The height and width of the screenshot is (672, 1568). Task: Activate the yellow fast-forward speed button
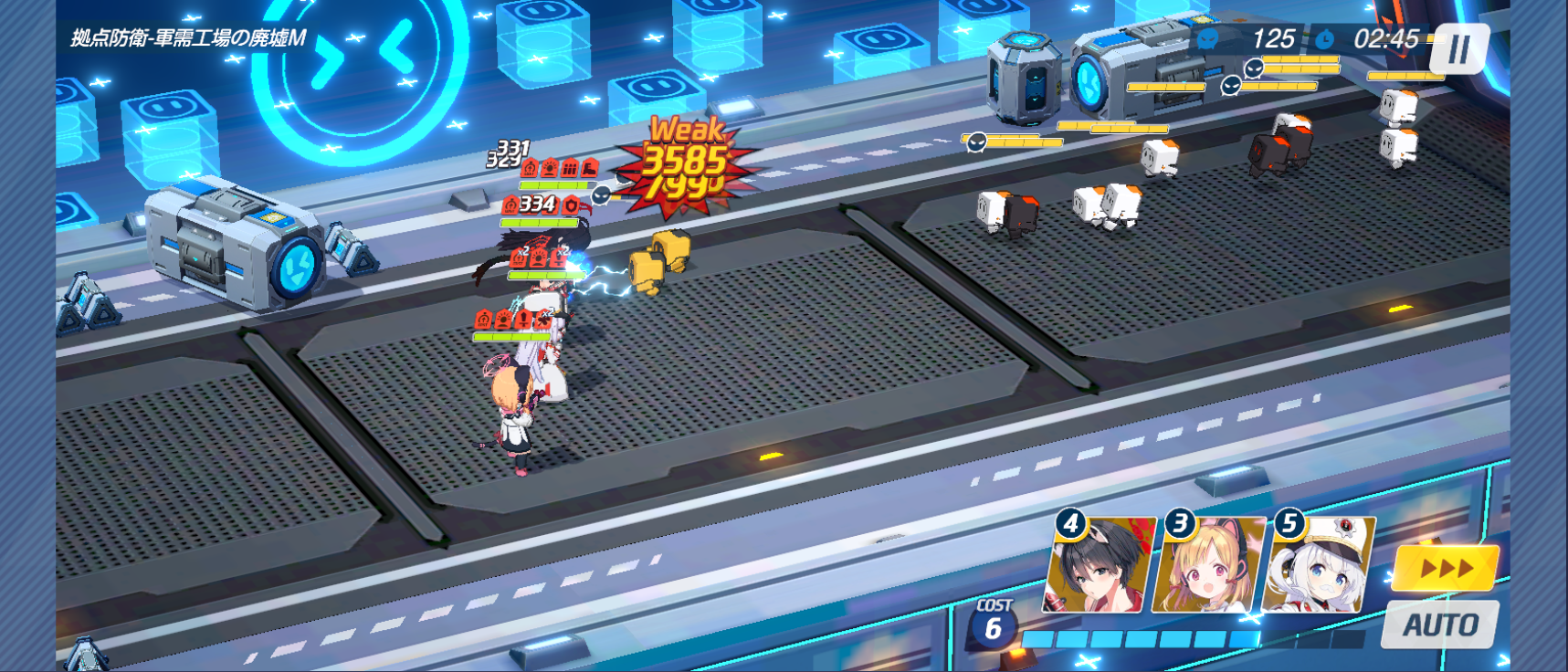click(x=1446, y=568)
